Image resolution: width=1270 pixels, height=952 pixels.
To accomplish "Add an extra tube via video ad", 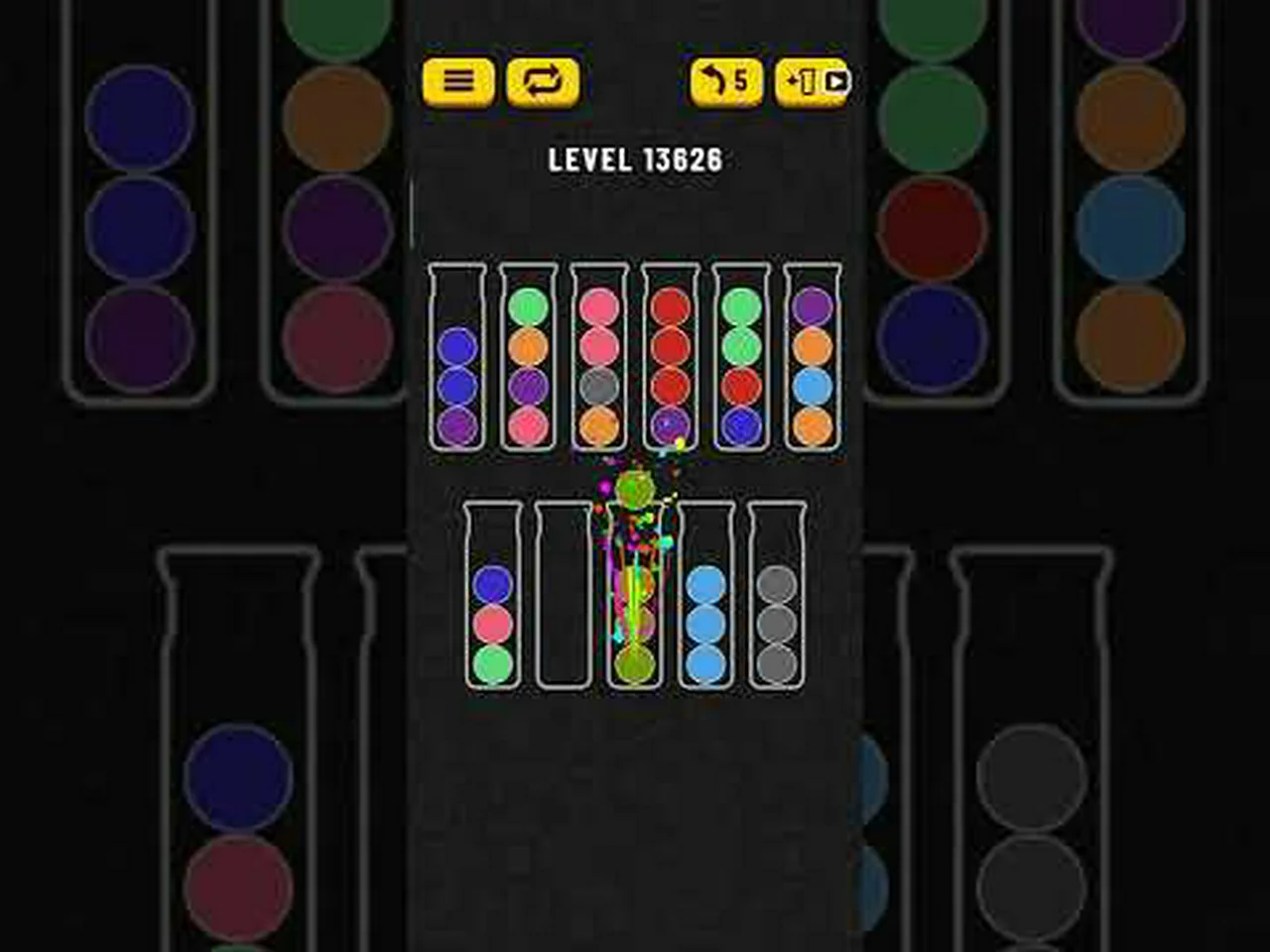I will pos(813,81).
